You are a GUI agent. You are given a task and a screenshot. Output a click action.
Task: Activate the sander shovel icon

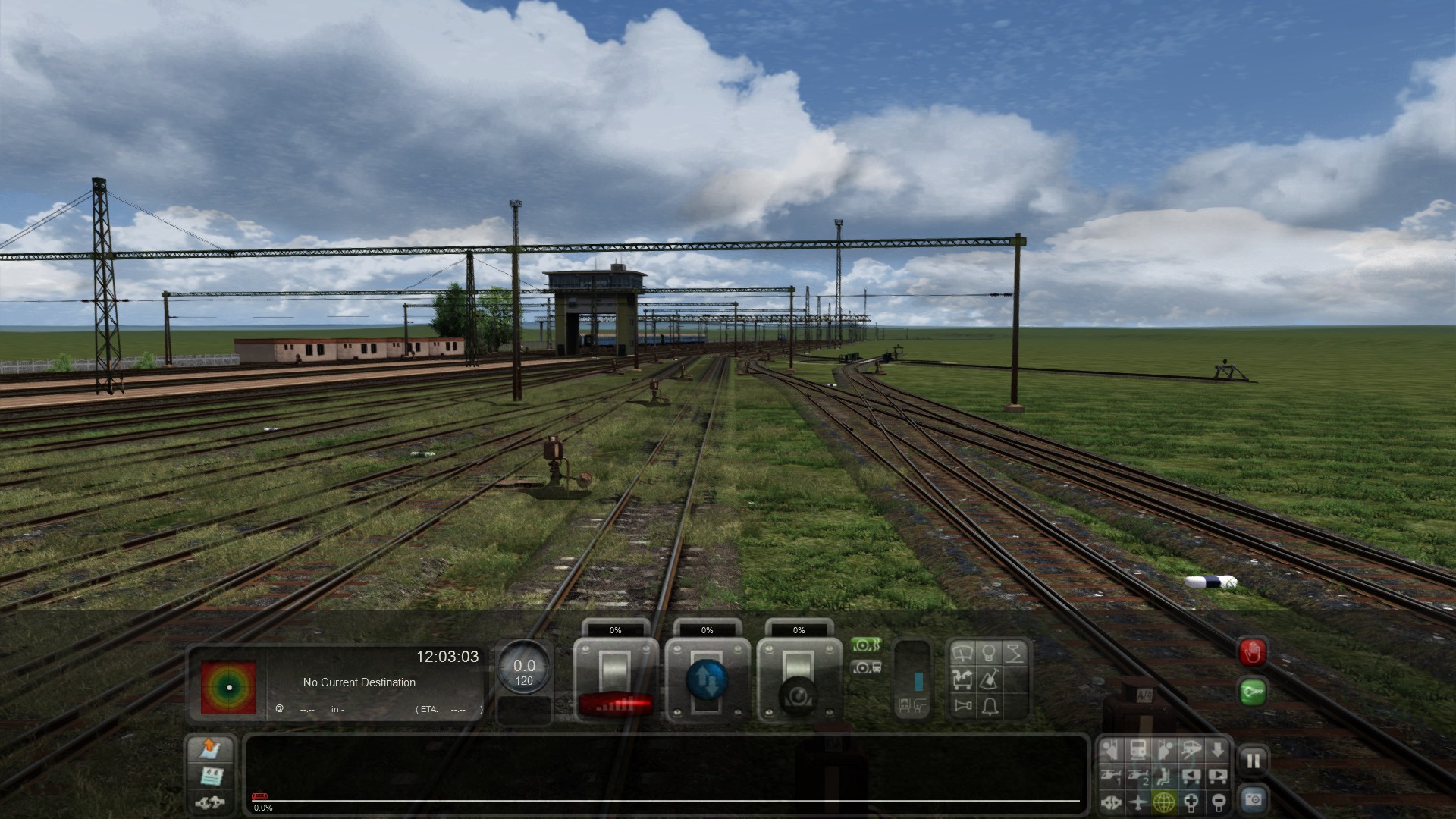click(x=989, y=679)
